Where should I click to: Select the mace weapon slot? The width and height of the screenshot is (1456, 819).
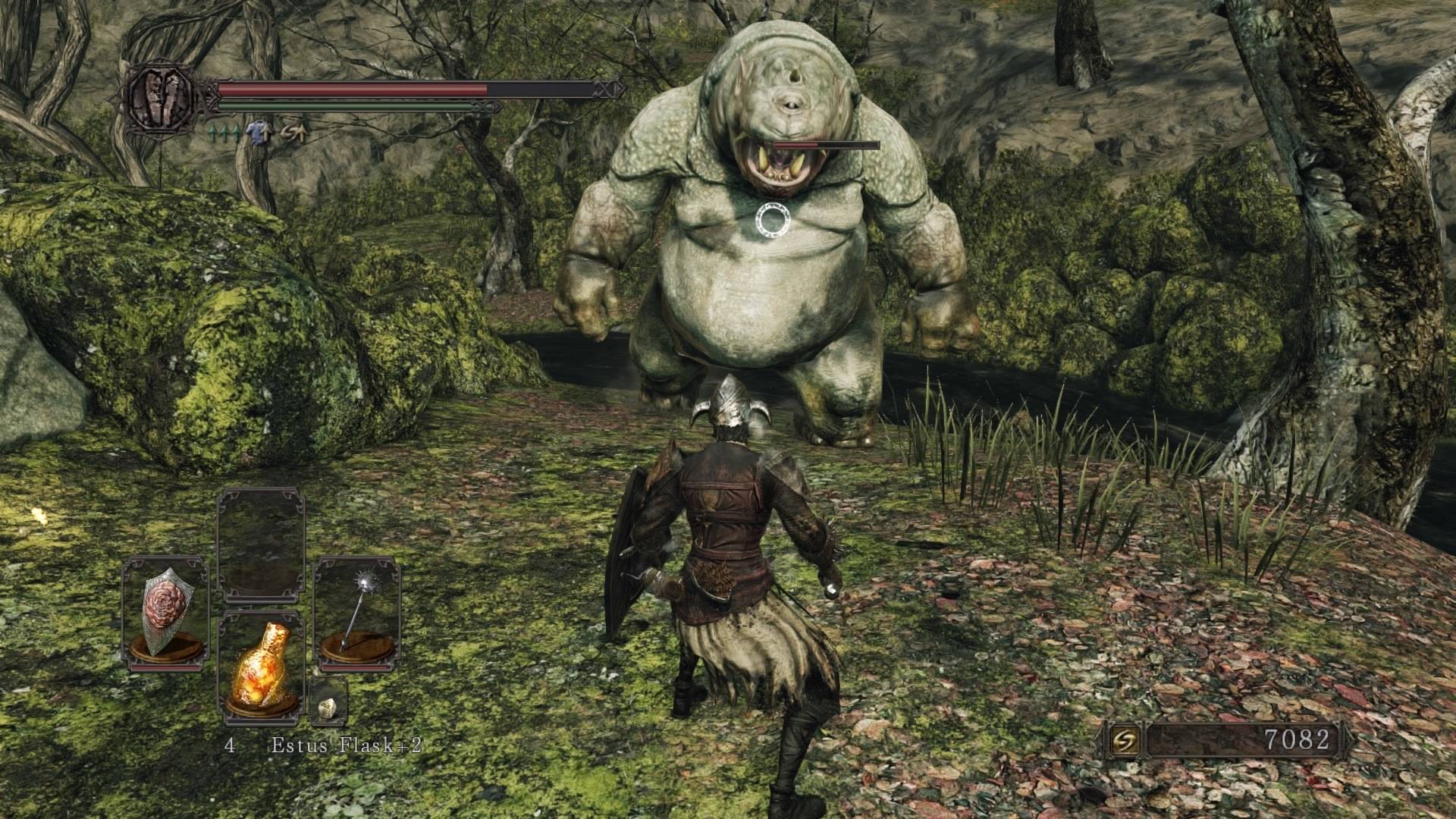pos(357,613)
